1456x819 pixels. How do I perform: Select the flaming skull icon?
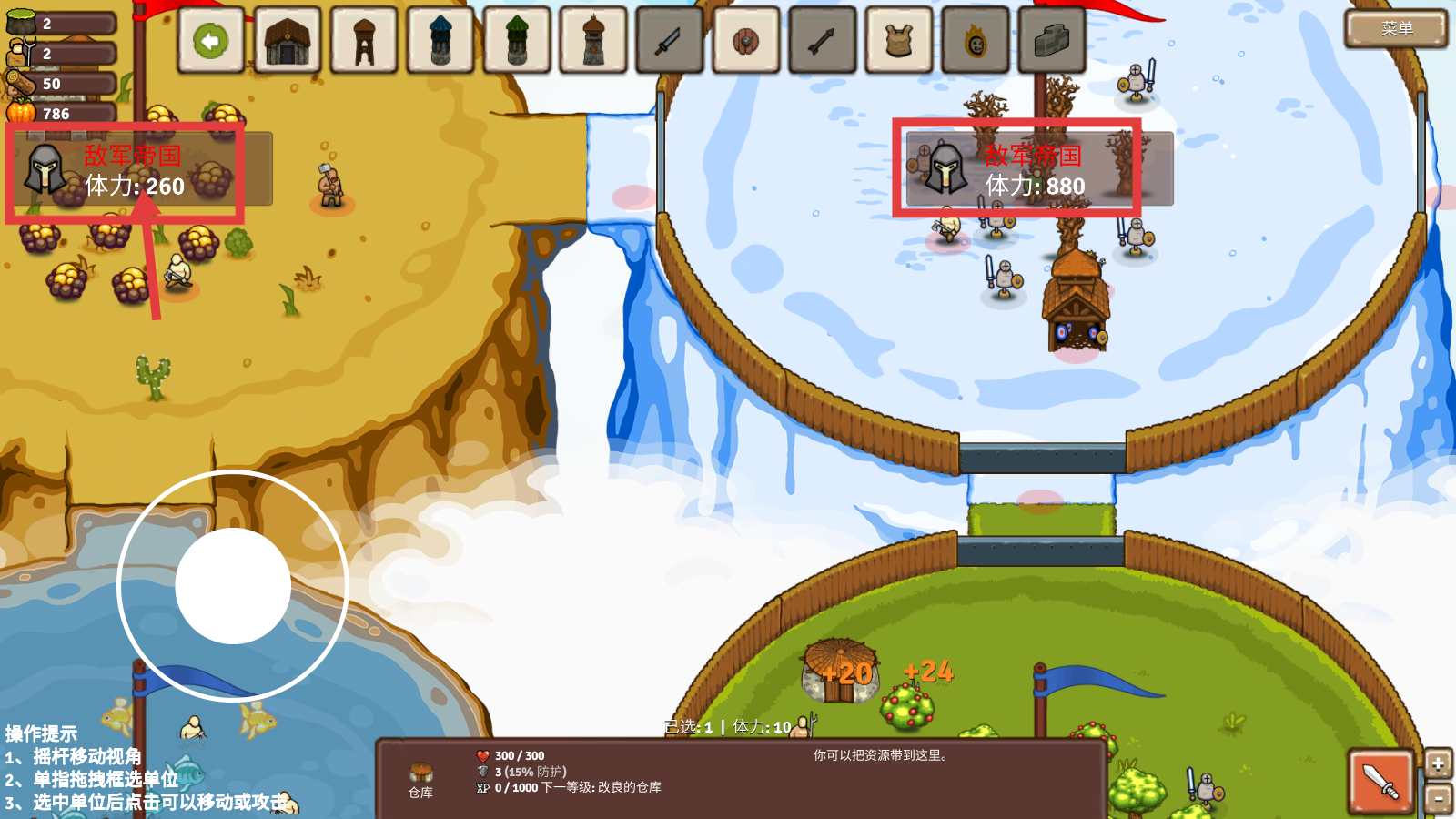pyautogui.click(x=976, y=41)
